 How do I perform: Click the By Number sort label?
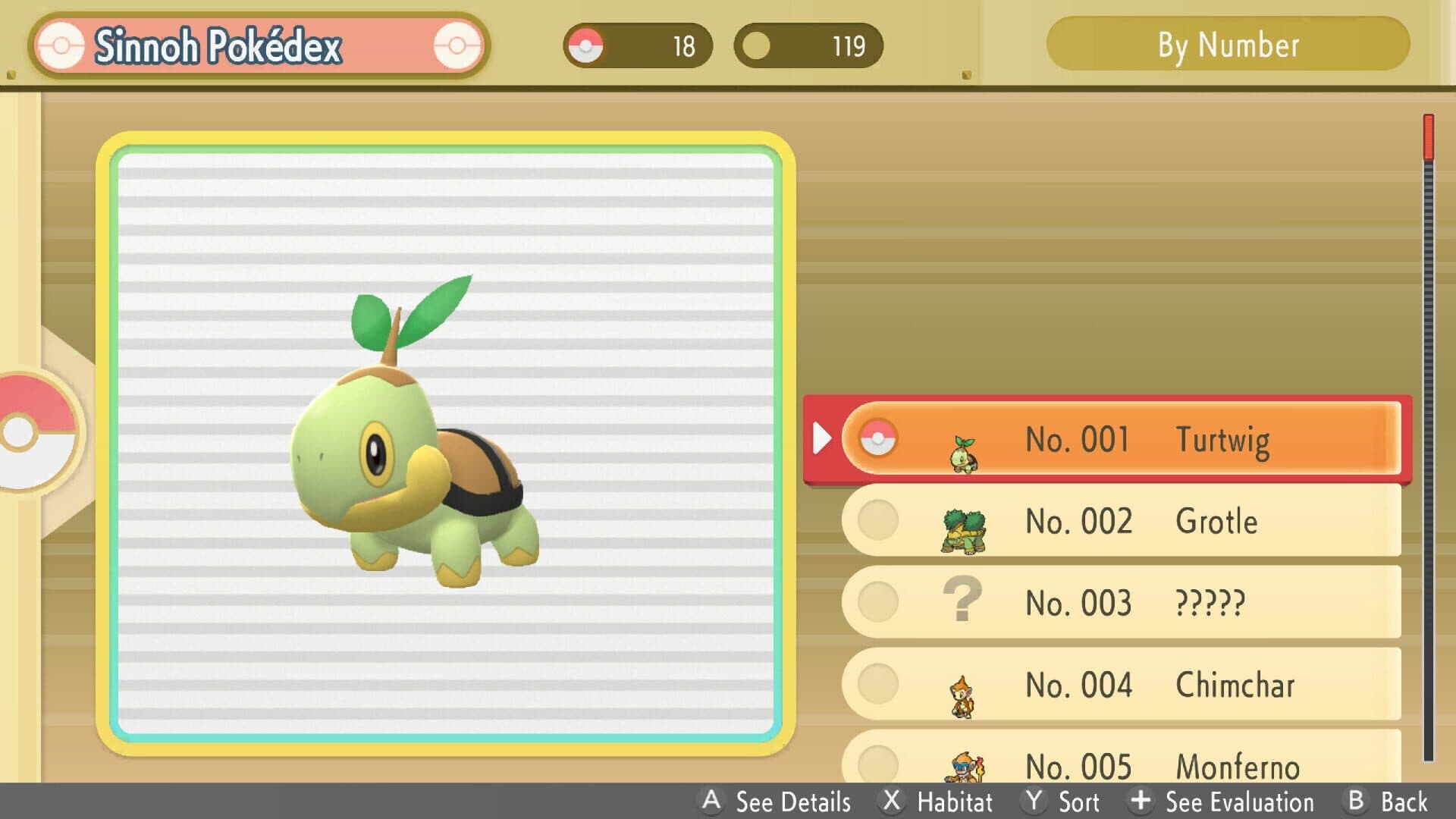[1227, 45]
